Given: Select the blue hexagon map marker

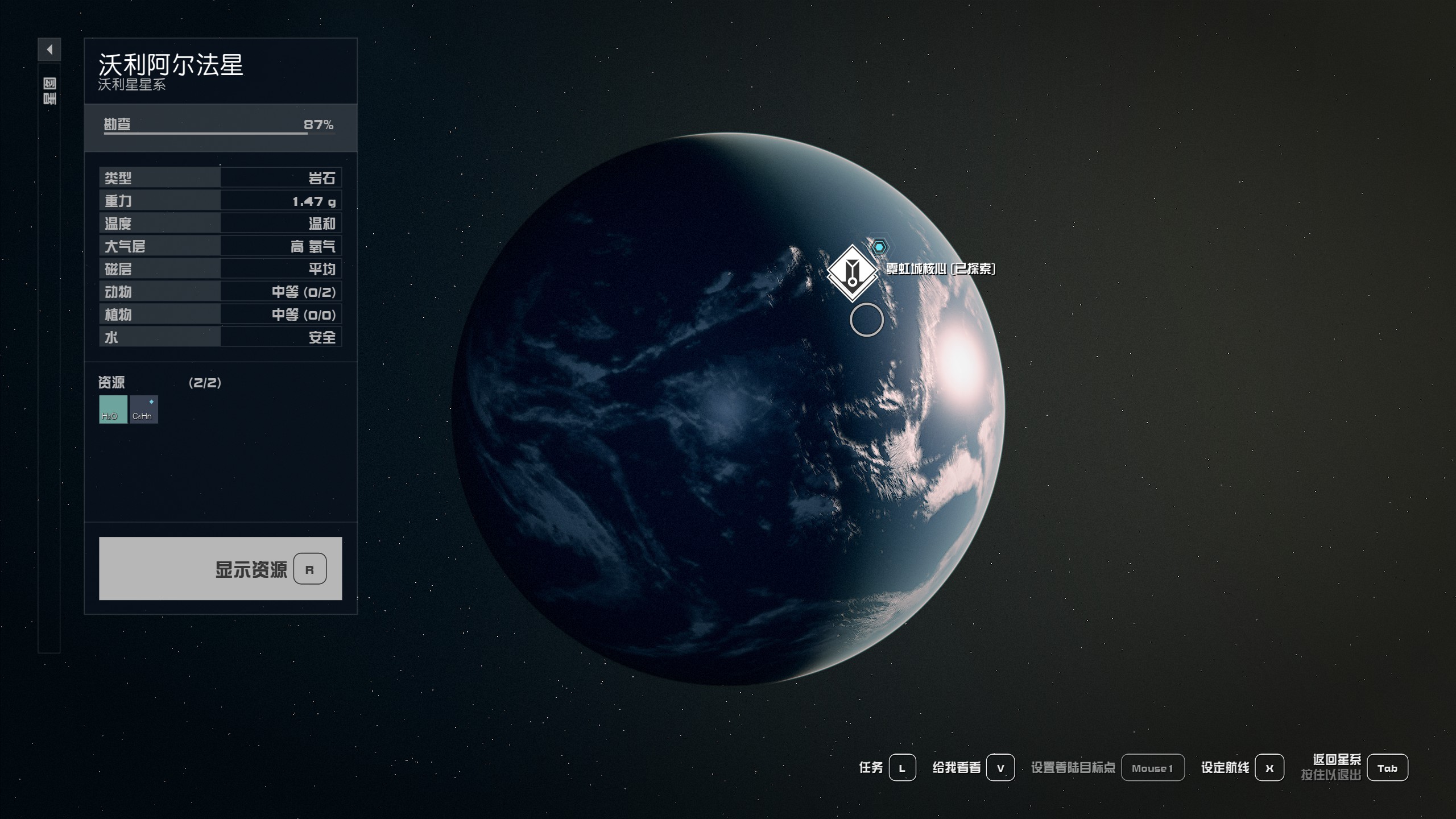Looking at the screenshot, I should tap(879, 247).
